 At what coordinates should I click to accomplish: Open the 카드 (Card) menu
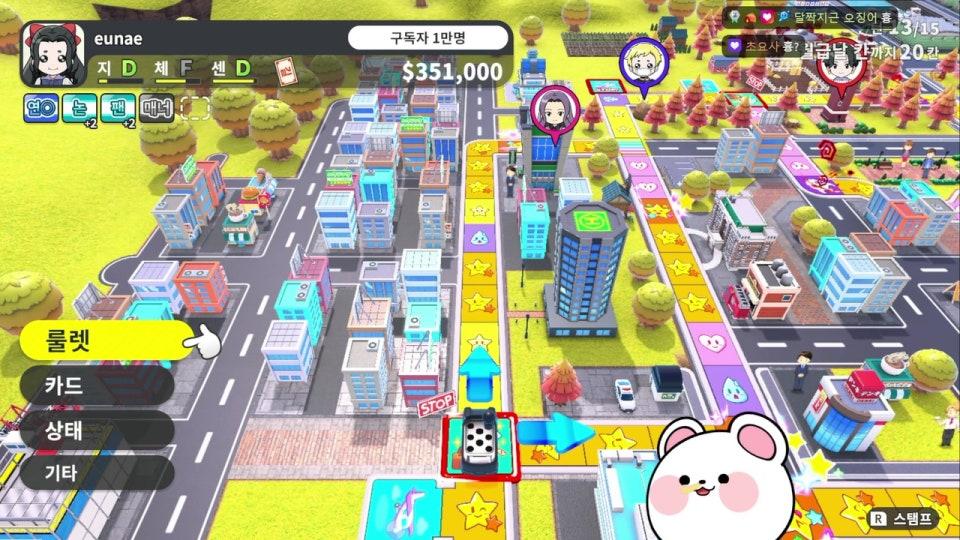coord(97,385)
